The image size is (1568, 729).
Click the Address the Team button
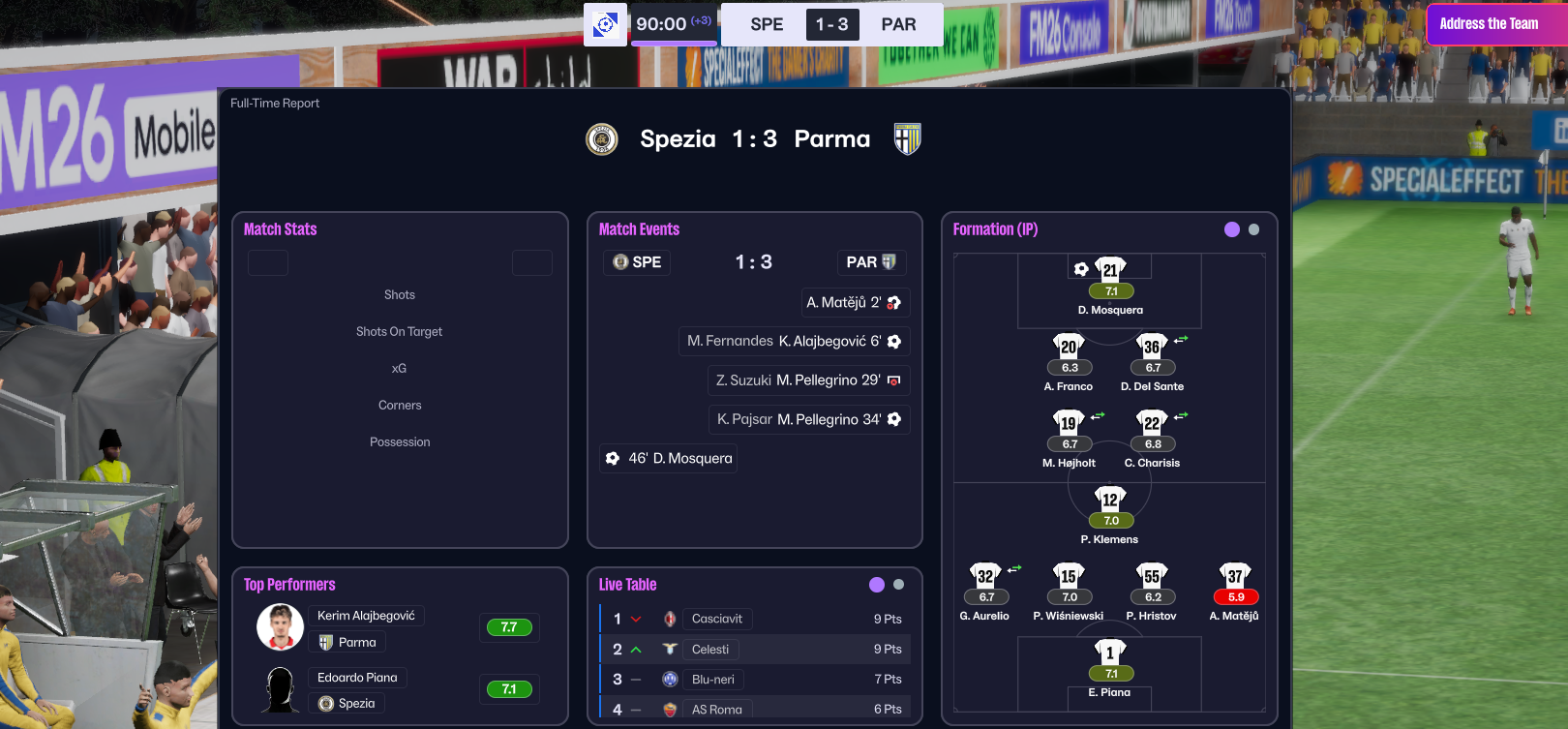(x=1489, y=24)
